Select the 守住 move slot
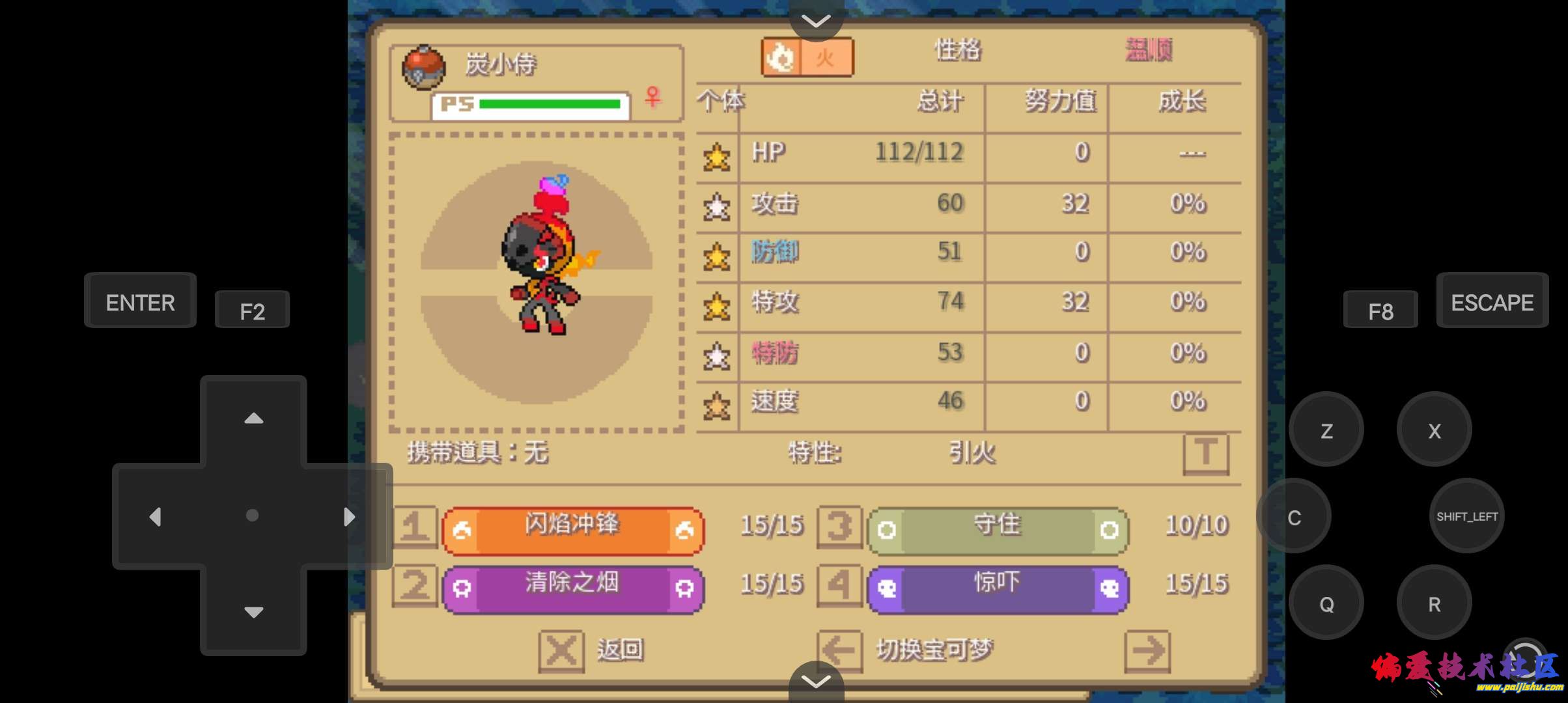The image size is (1568, 703). click(x=996, y=526)
